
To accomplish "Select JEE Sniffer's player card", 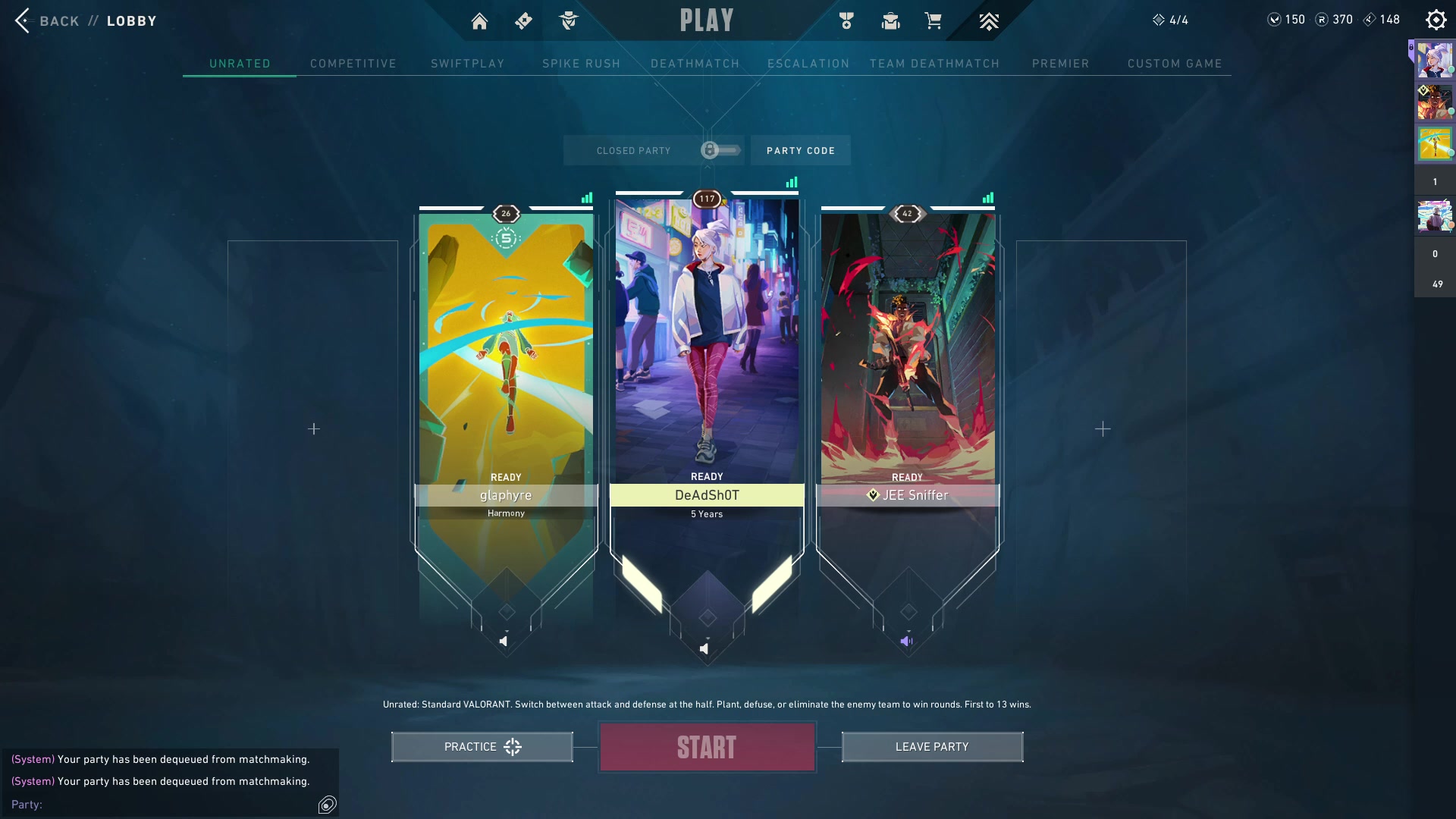I will 907,356.
